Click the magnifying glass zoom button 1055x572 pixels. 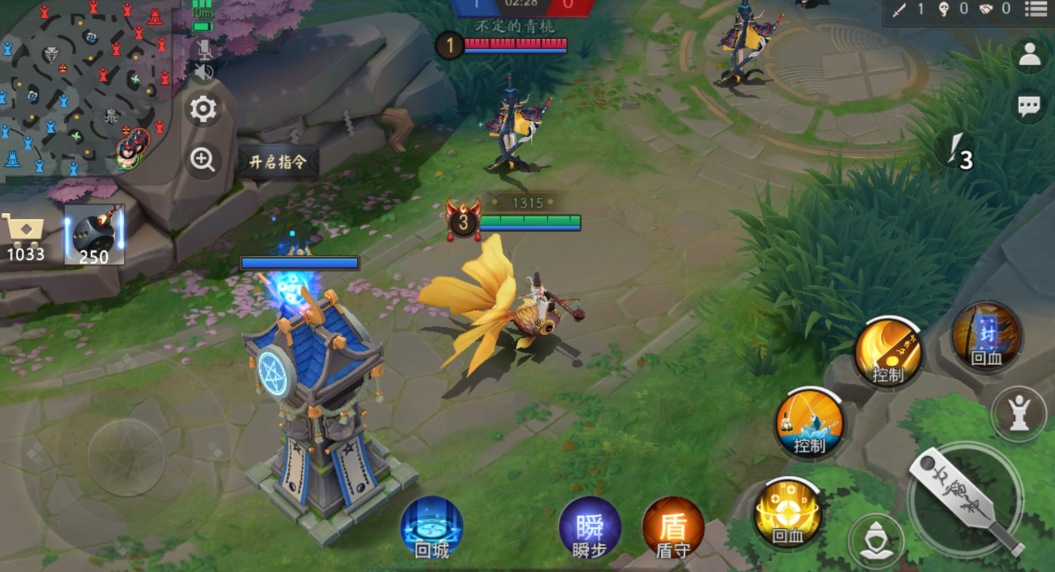tap(203, 160)
